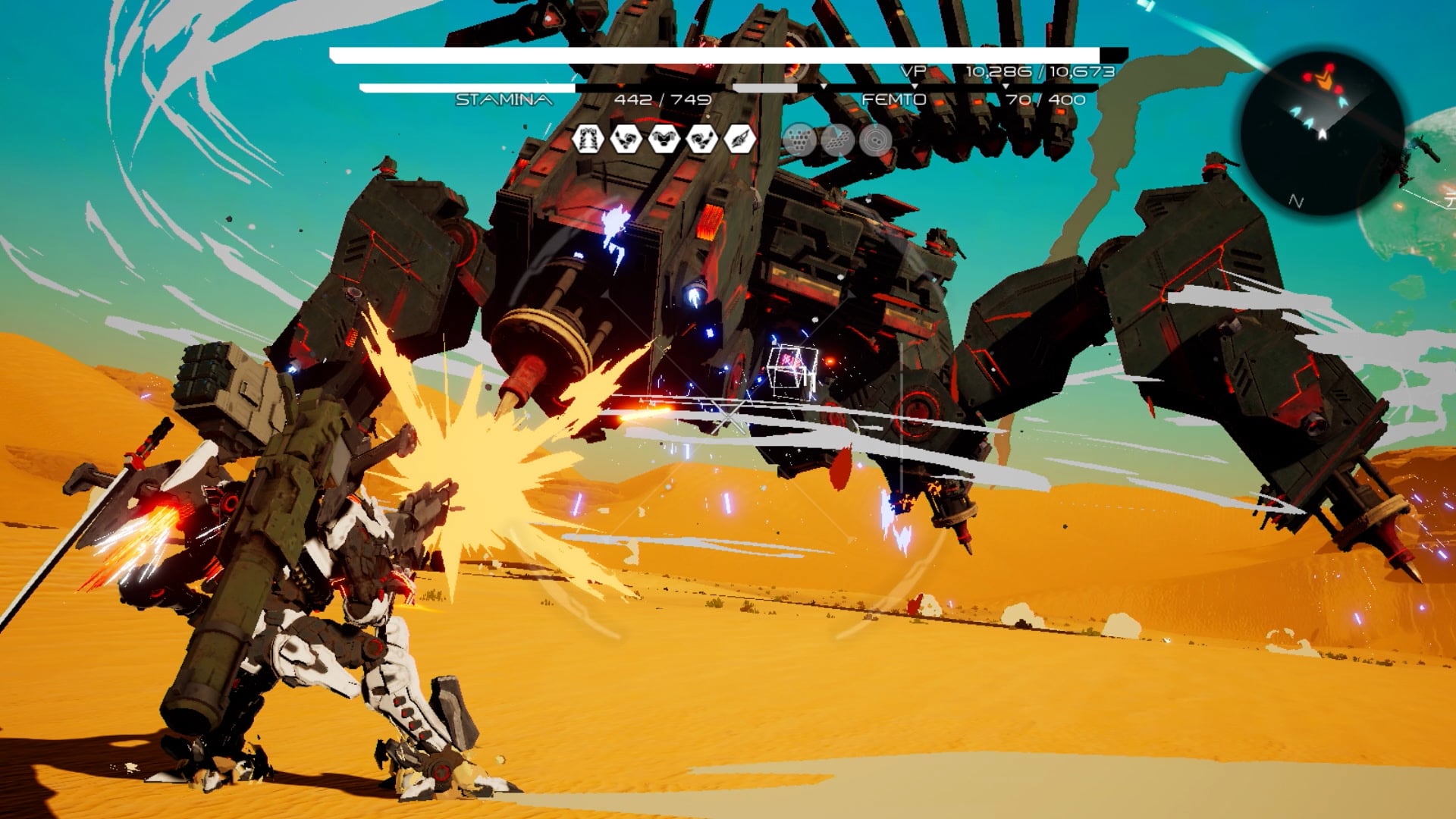Click the VP counter reading 10,286/10,673
Viewport: 1456px width, 819px height.
pos(1039,72)
